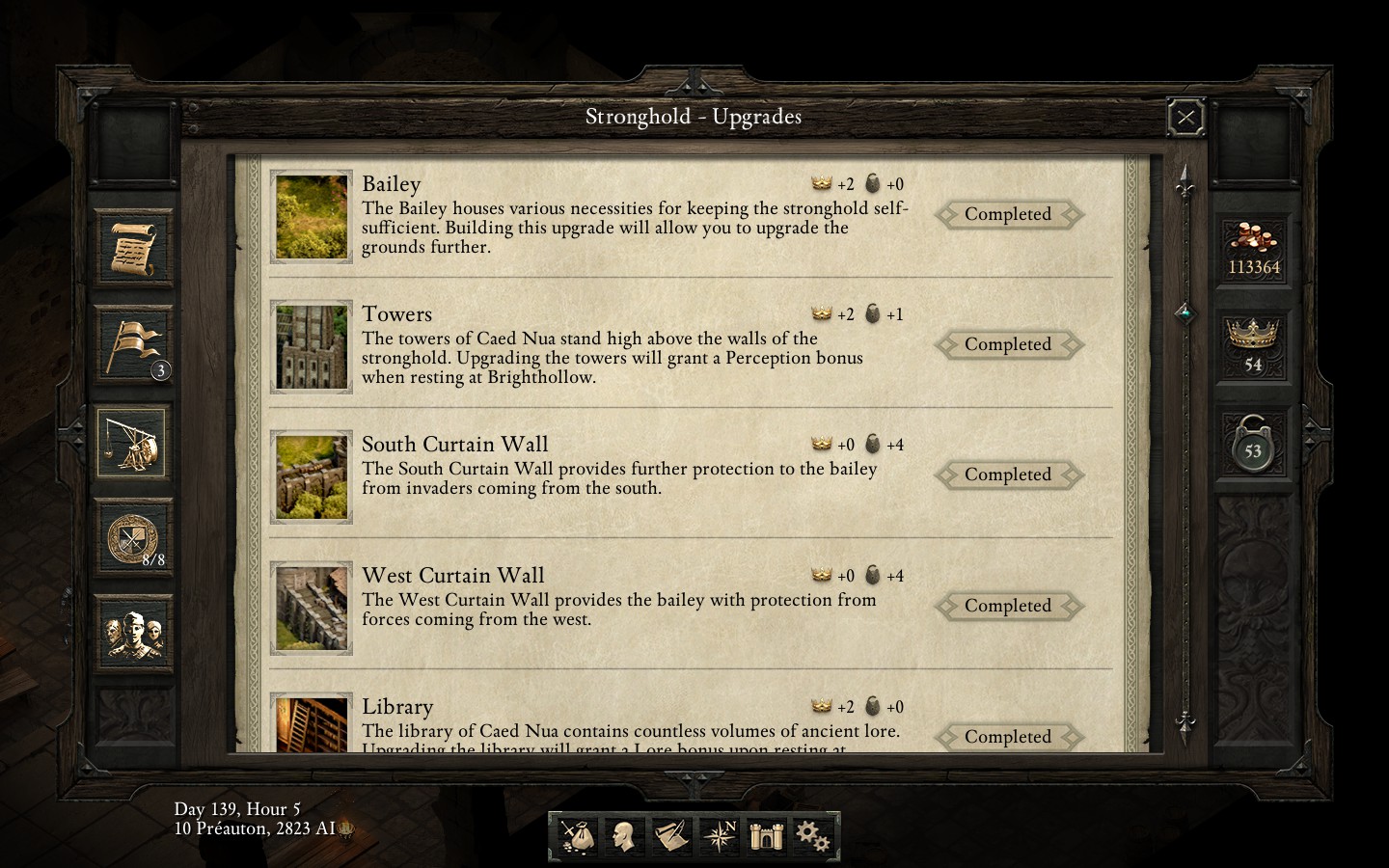The image size is (1389, 868).
Task: Open the area map compass icon
Action: [x=720, y=835]
